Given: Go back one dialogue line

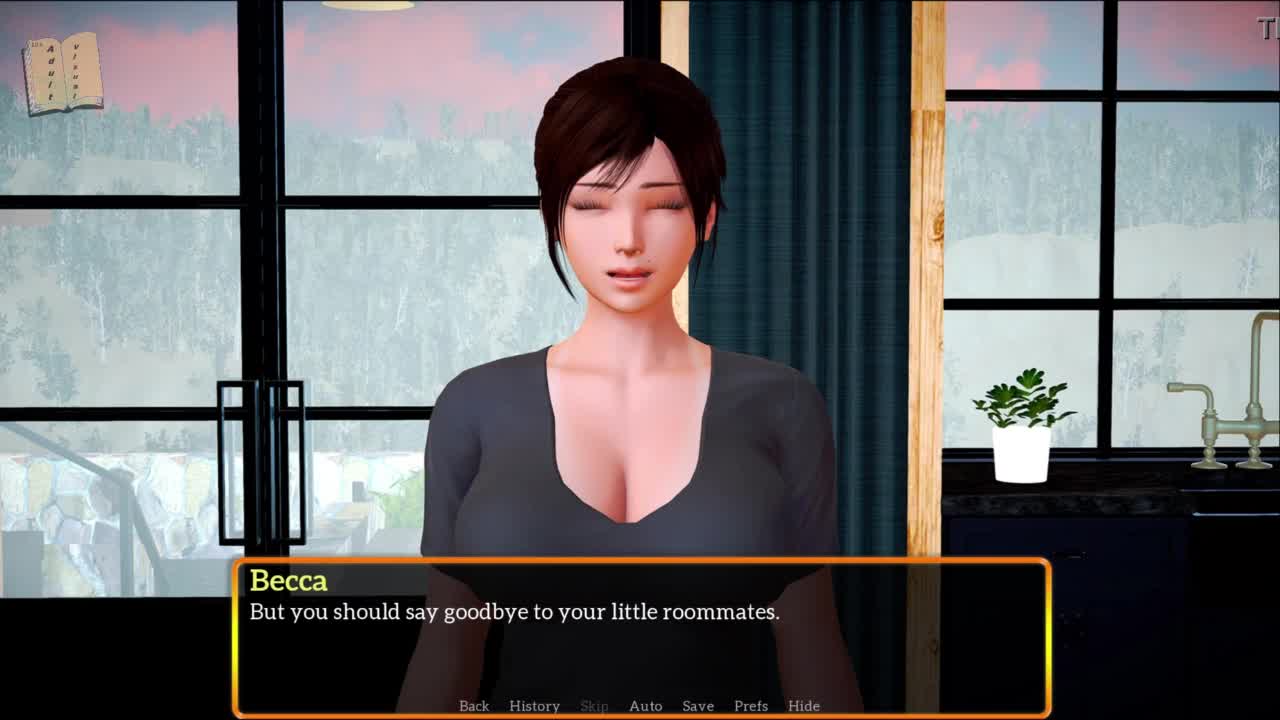Looking at the screenshot, I should [474, 706].
